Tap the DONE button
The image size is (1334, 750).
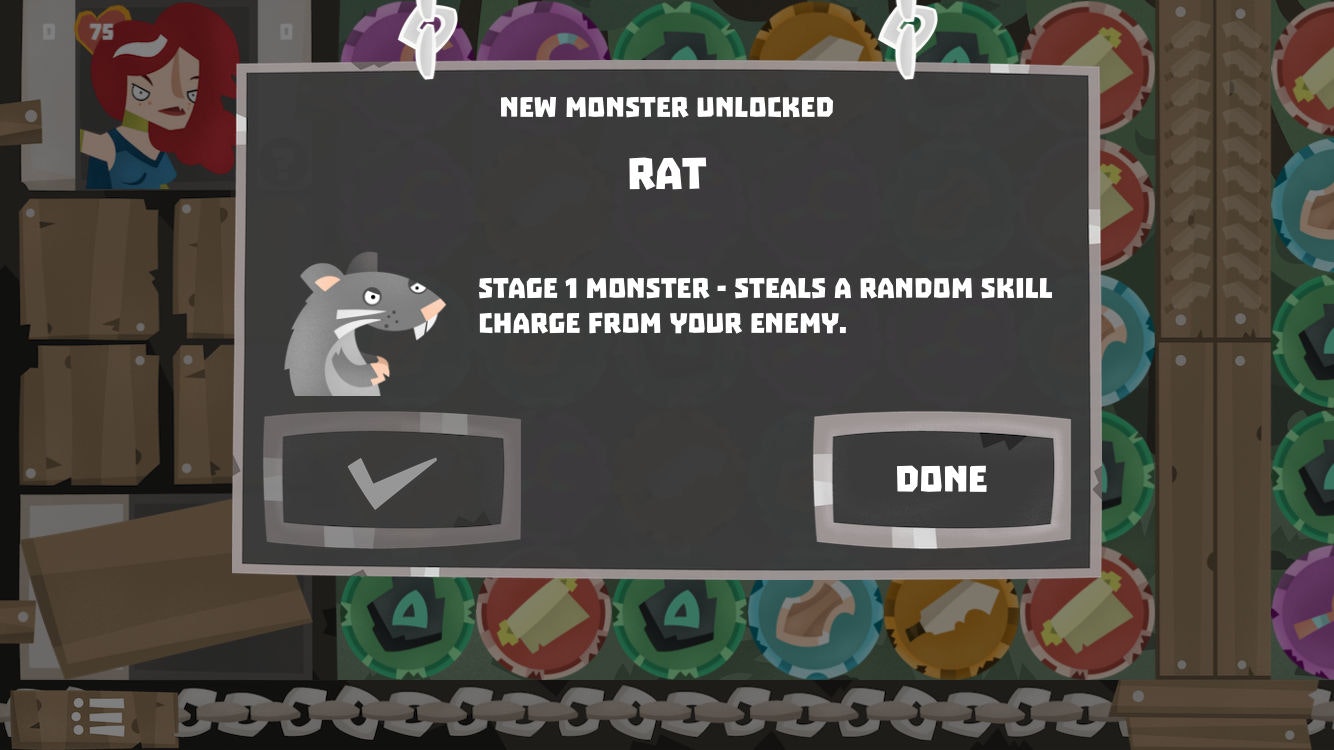coord(938,479)
